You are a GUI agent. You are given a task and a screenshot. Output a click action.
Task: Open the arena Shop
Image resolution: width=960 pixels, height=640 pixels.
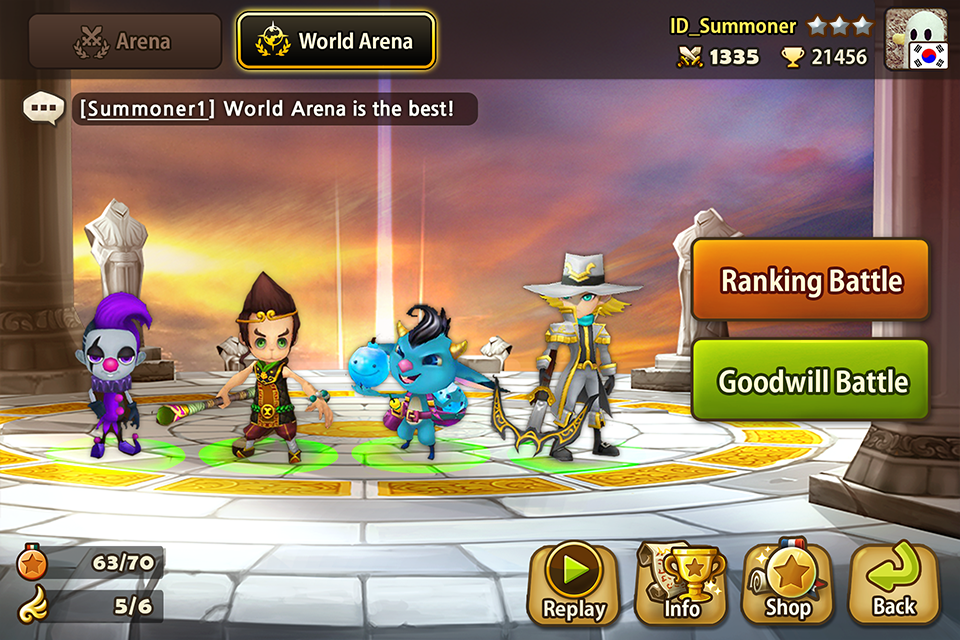click(x=787, y=585)
